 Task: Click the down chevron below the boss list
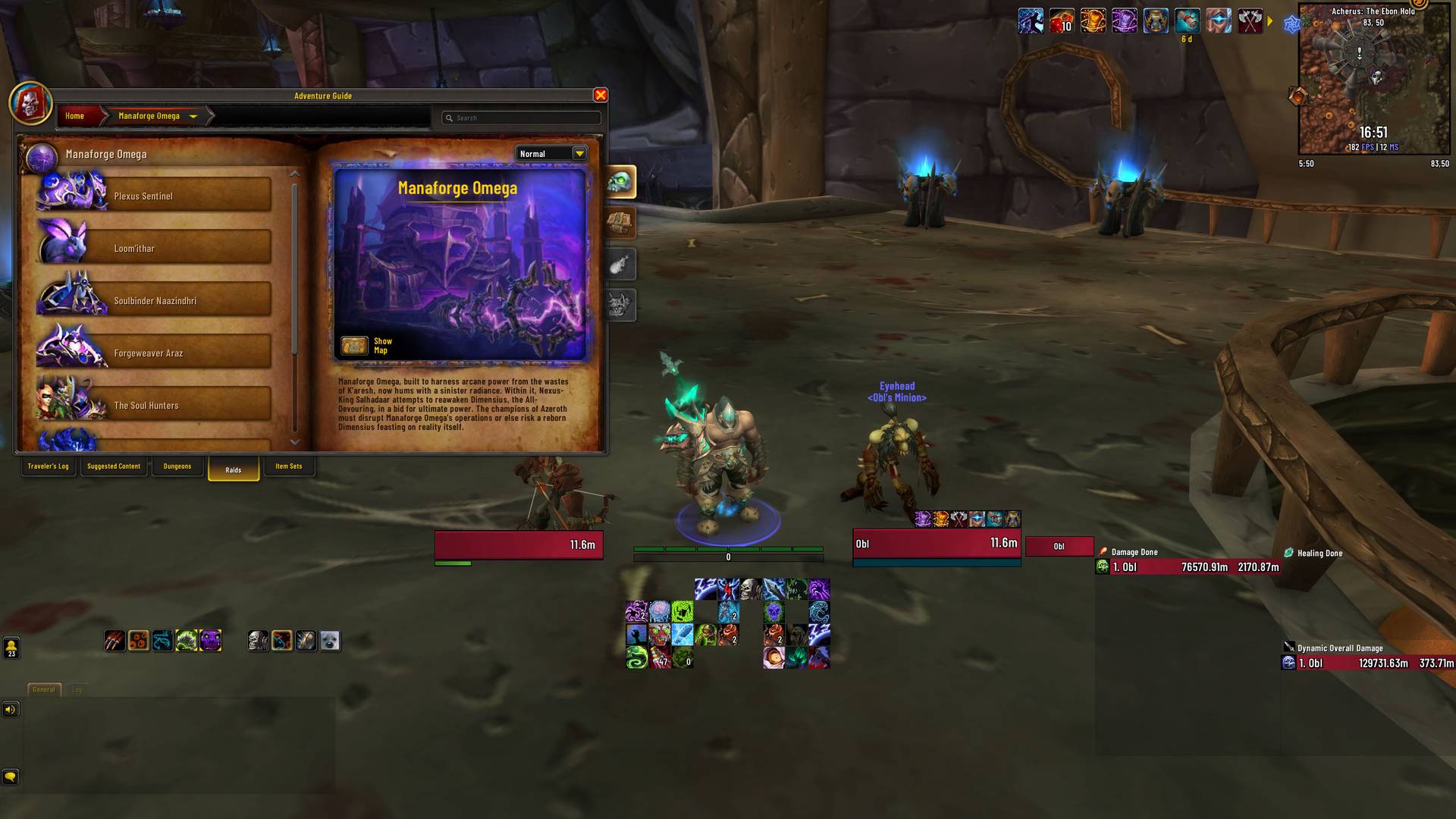pos(296,441)
